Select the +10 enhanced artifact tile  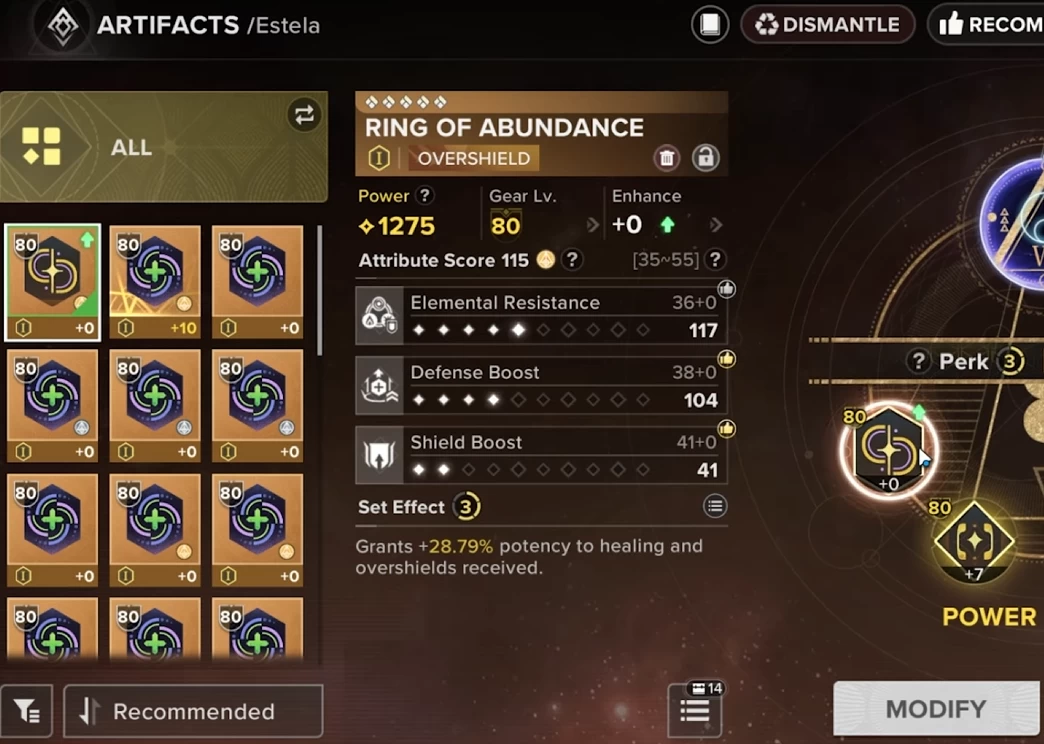[155, 283]
